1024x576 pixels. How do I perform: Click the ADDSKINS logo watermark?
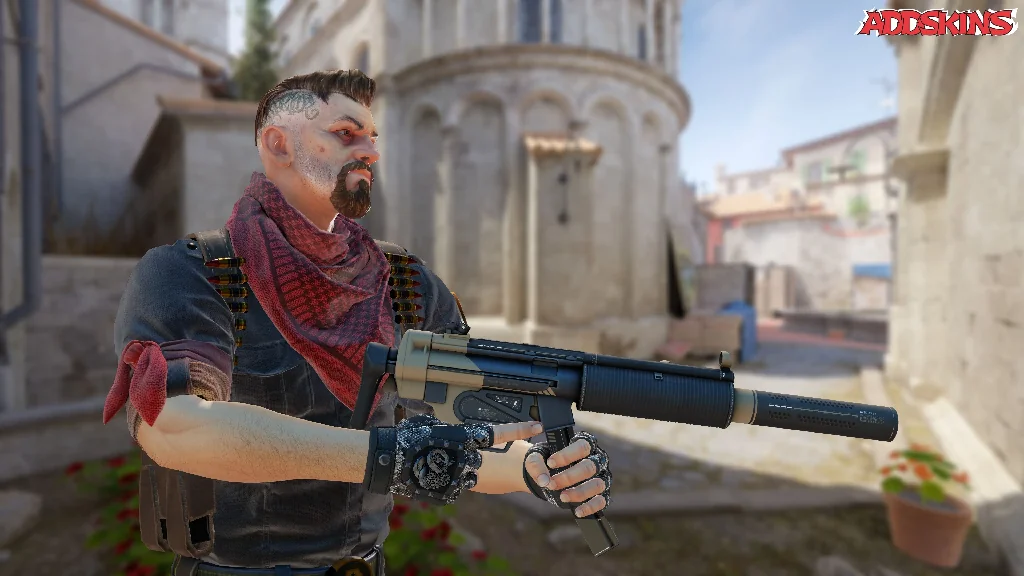click(935, 22)
